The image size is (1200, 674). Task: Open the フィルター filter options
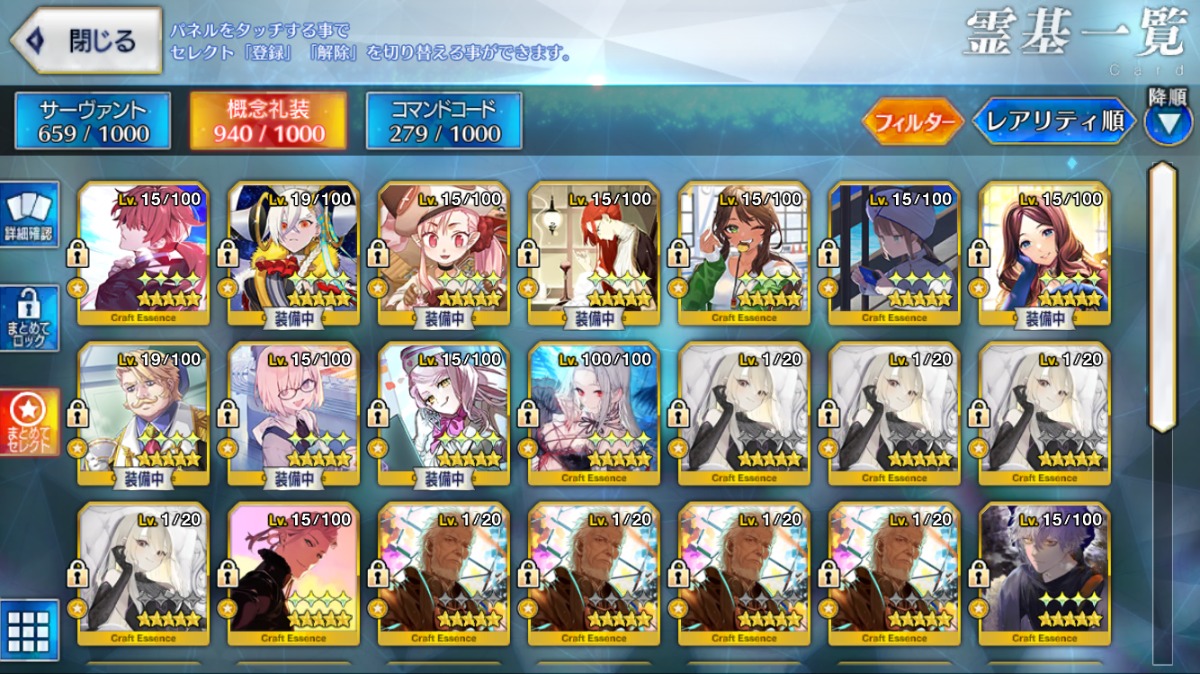point(912,122)
